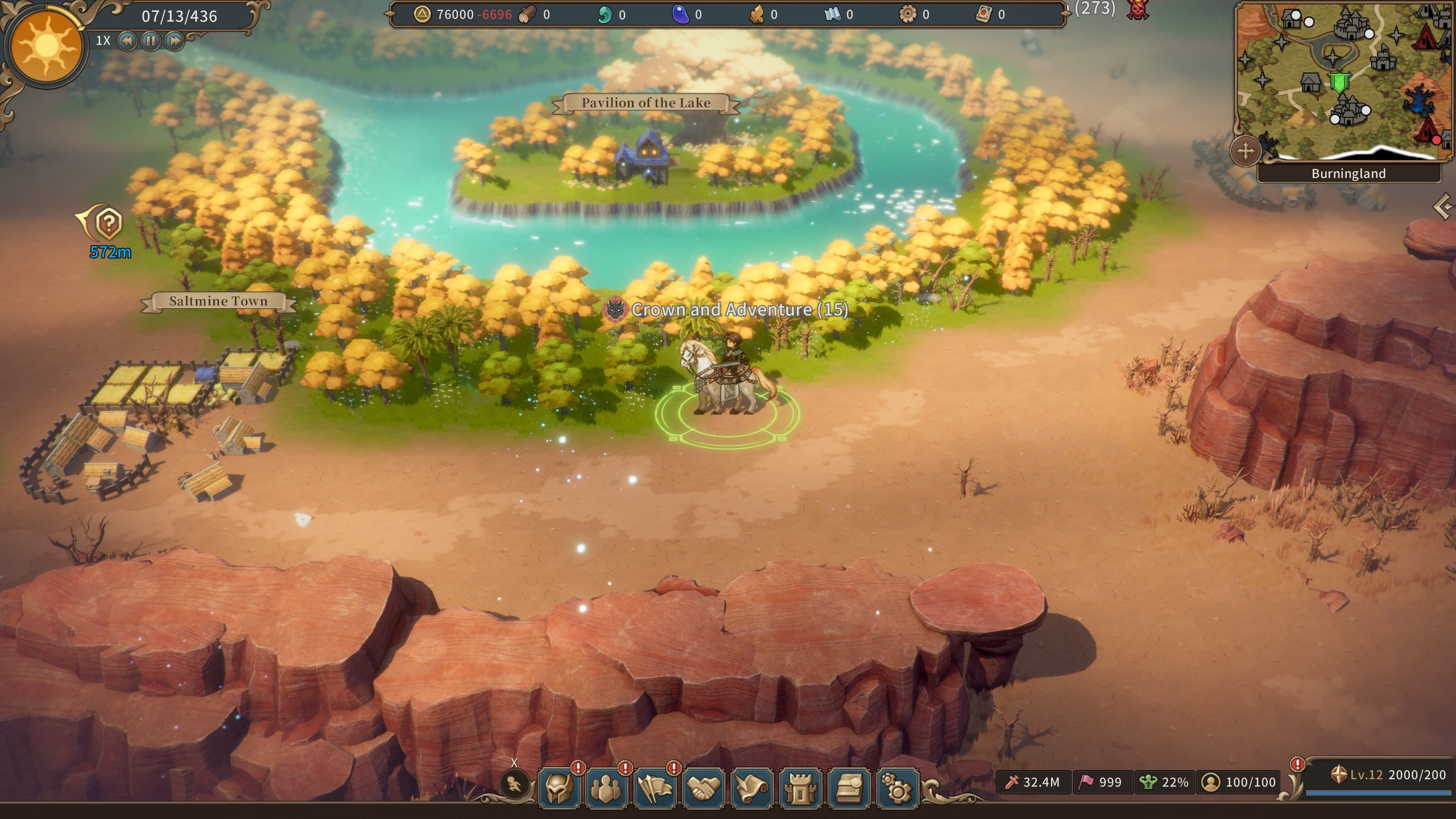Click the red demon skull icon
The image size is (1456, 819).
pos(1137,10)
